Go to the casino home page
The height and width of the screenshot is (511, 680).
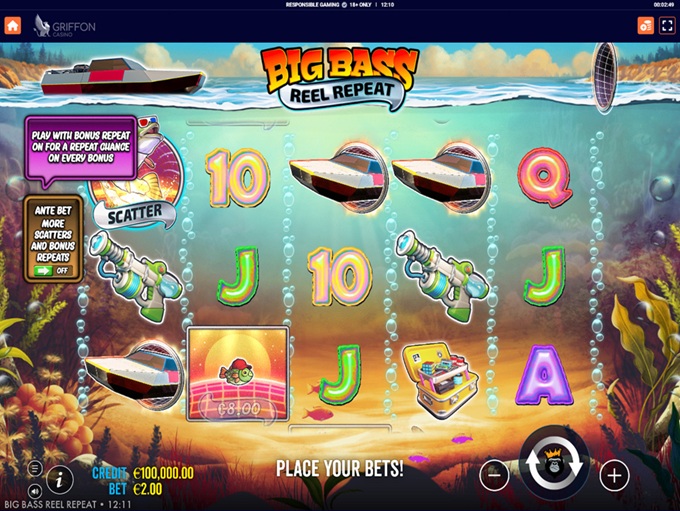13,25
